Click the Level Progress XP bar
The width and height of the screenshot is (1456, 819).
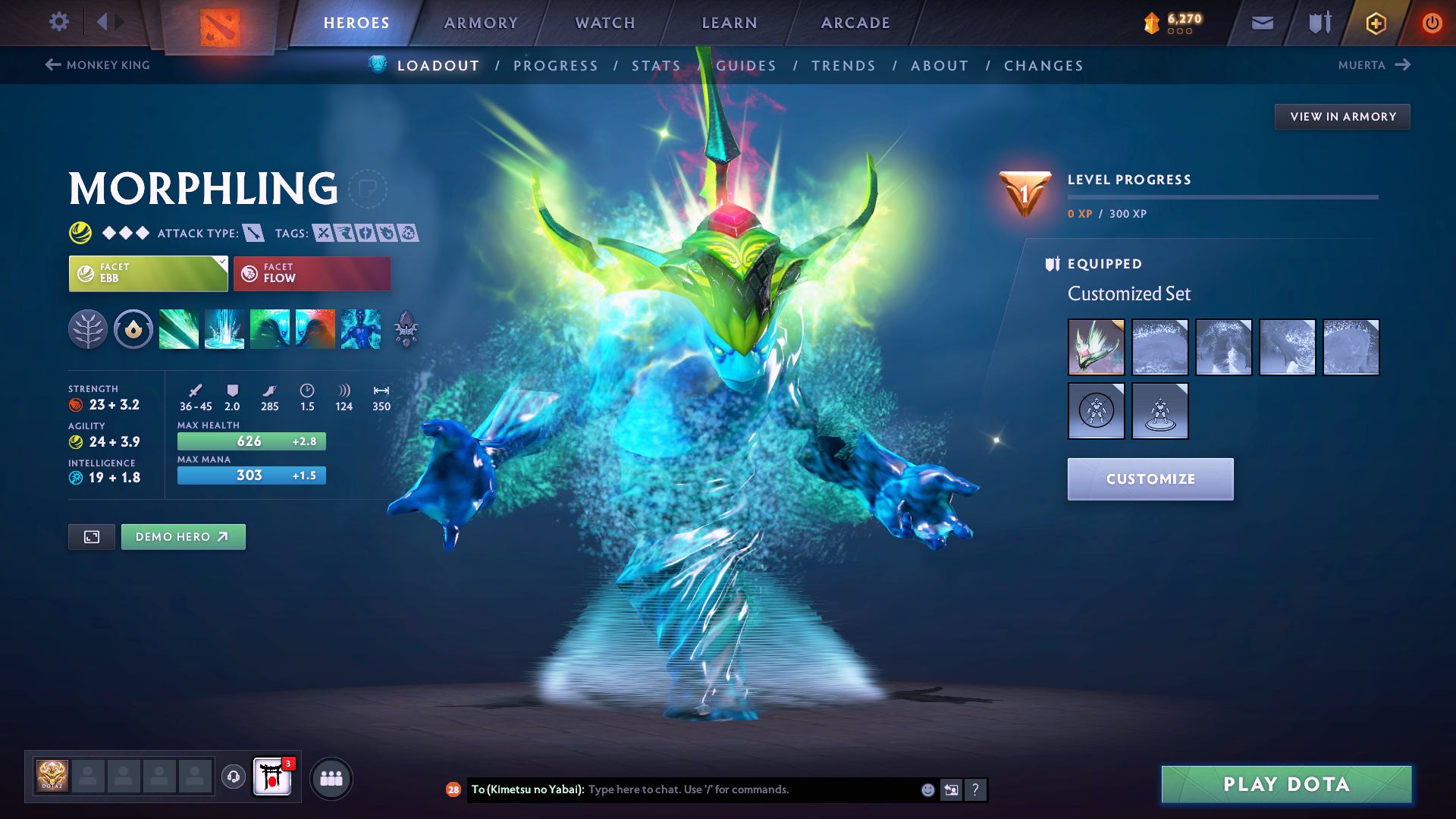click(x=1223, y=197)
